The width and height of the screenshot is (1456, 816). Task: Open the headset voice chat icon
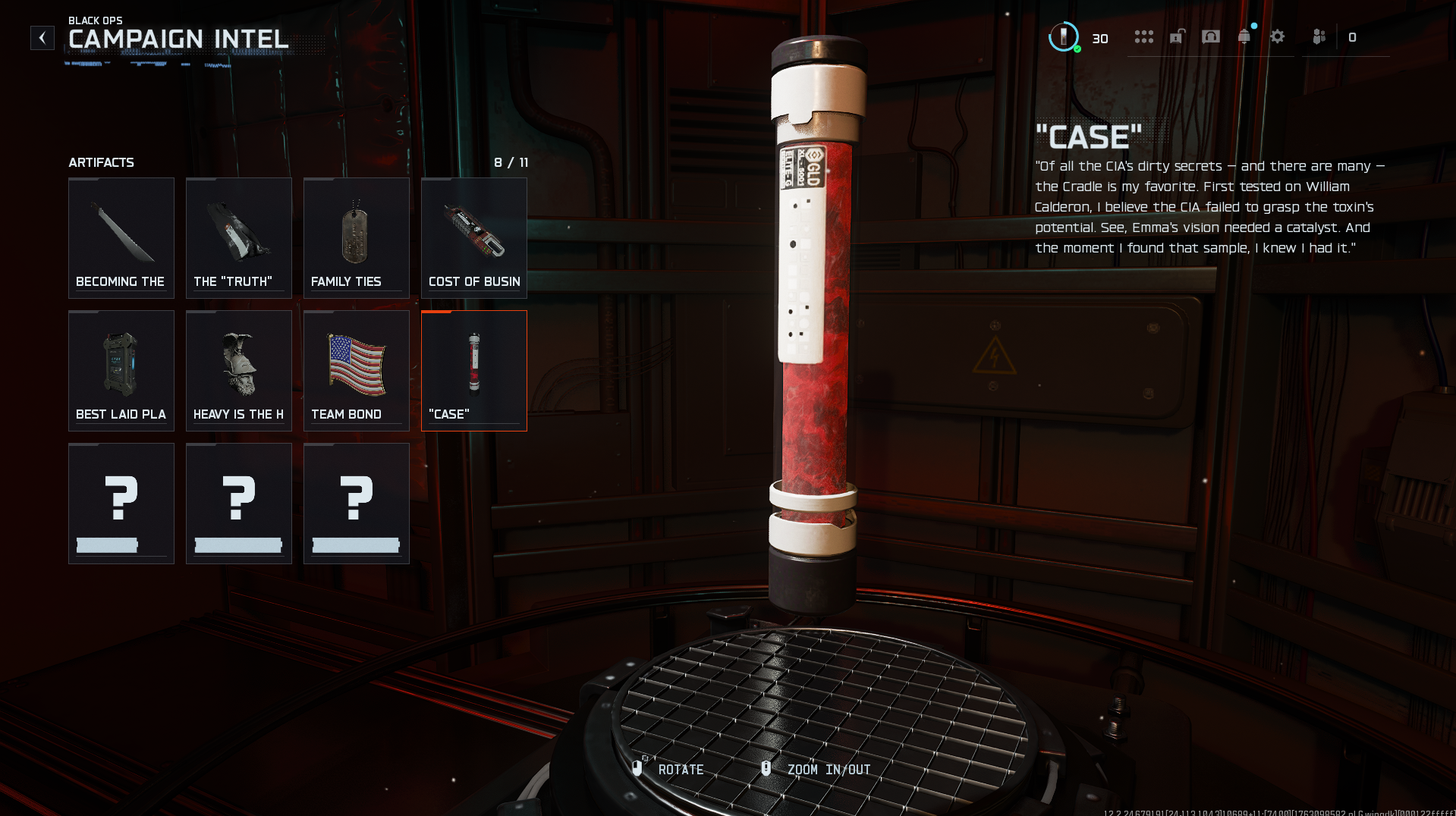(x=1211, y=37)
